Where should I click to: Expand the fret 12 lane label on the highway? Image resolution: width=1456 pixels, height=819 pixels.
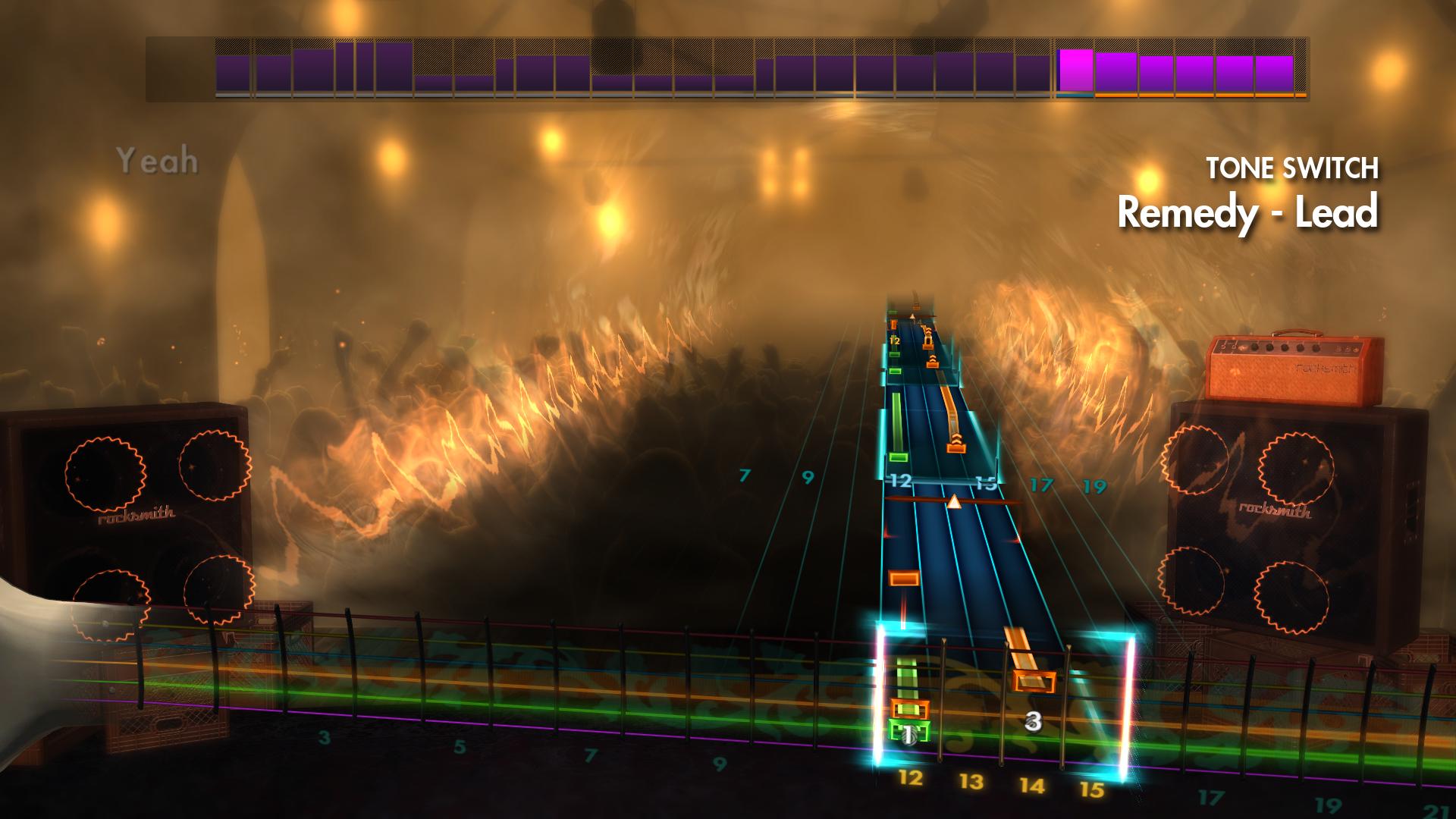(898, 480)
